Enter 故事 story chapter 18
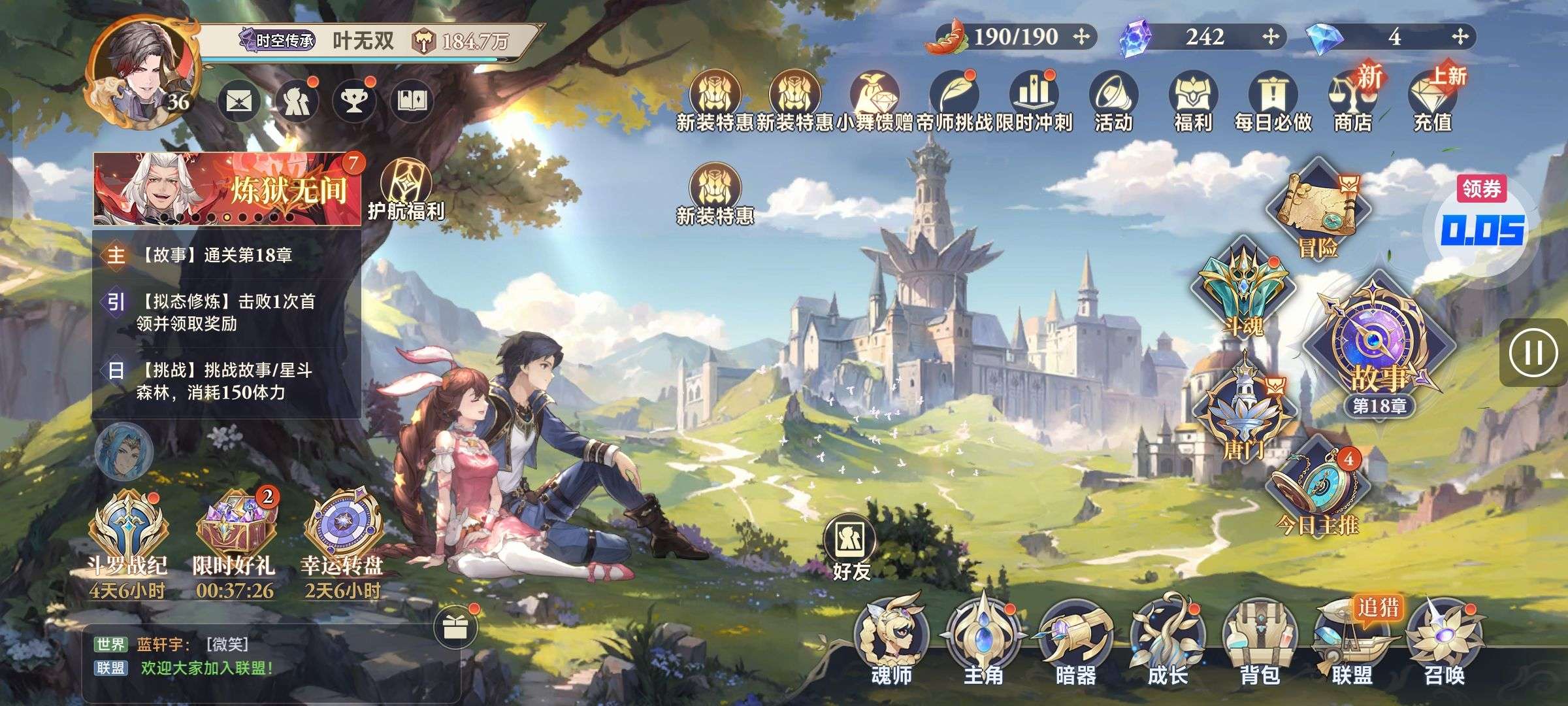Screen dimensions: 1568x706 pyautogui.click(x=1378, y=353)
